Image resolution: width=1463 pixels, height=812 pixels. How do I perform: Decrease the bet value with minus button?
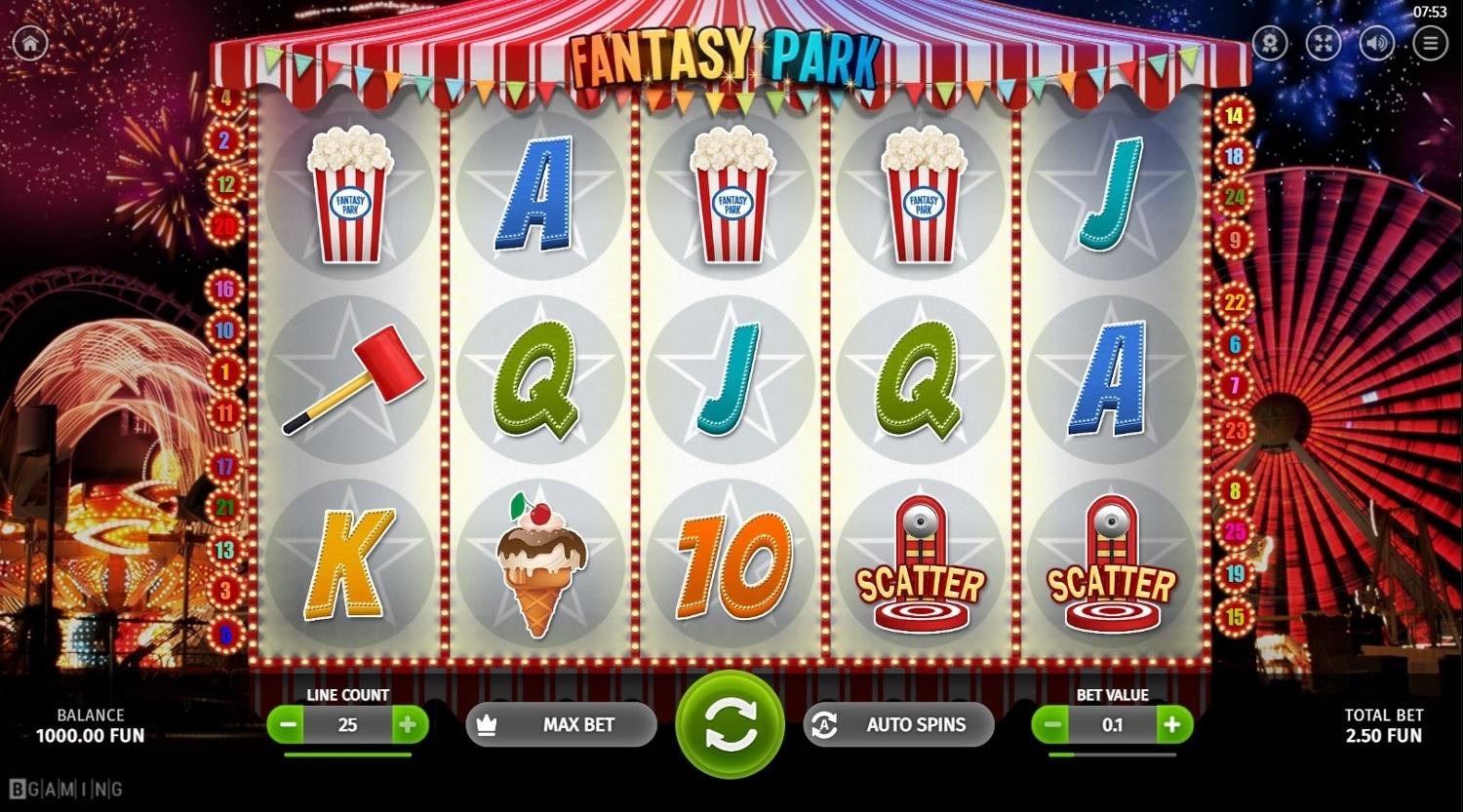pyautogui.click(x=1051, y=724)
